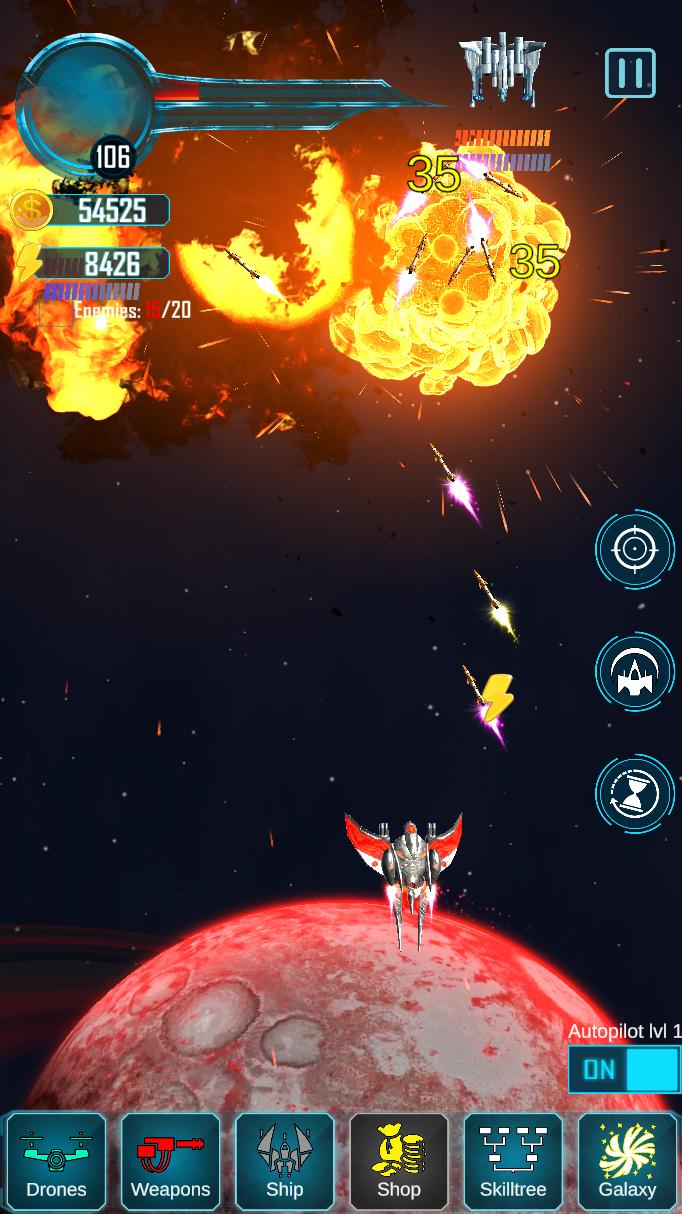The height and width of the screenshot is (1214, 682).
Task: Pause the game
Action: pyautogui.click(x=630, y=73)
